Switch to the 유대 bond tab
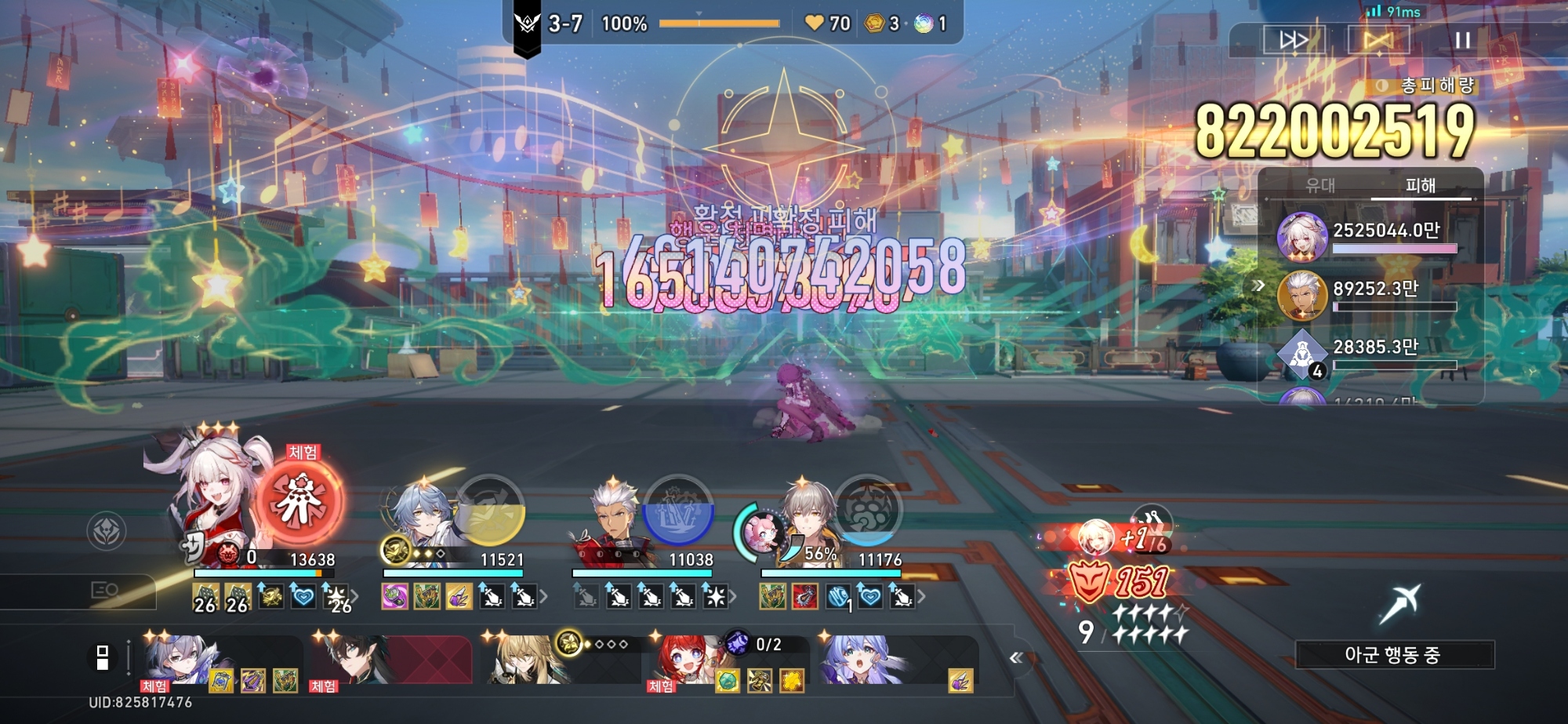1568x724 pixels. [x=1320, y=186]
